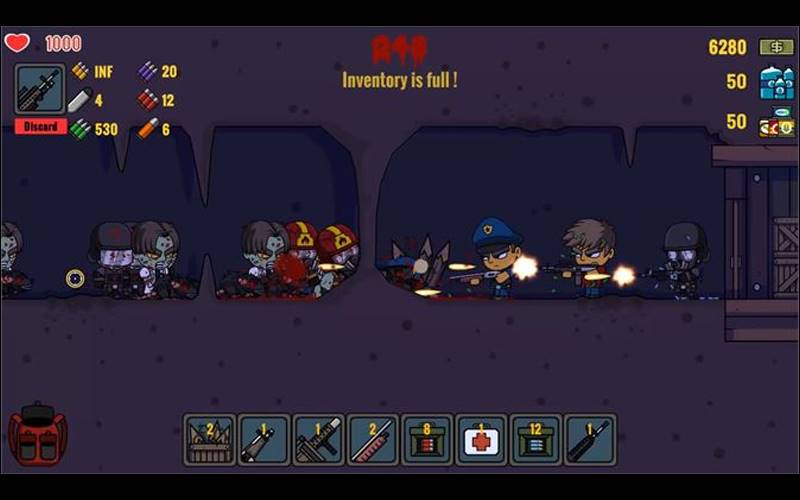Click the canned food supply icon
The image size is (800, 500).
pyautogui.click(x=777, y=123)
